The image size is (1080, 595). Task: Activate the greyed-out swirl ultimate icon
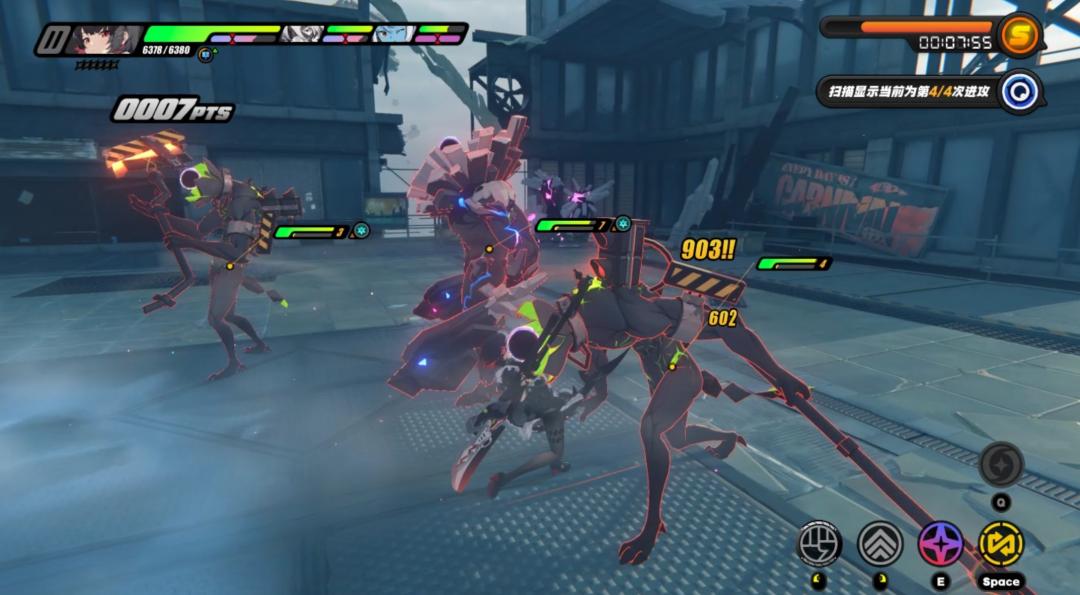pyautogui.click(x=1000, y=464)
